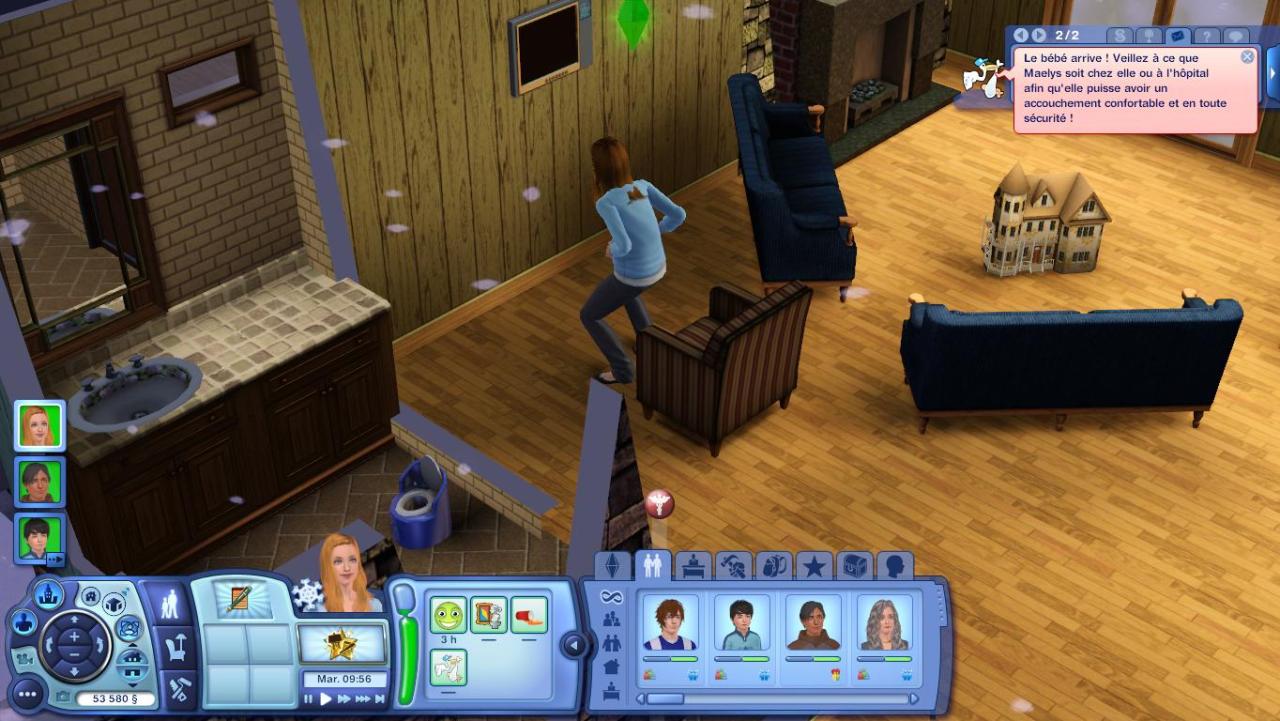Open the star Lifetime Rewards tab
Viewport: 1280px width, 721px height.
[x=814, y=566]
